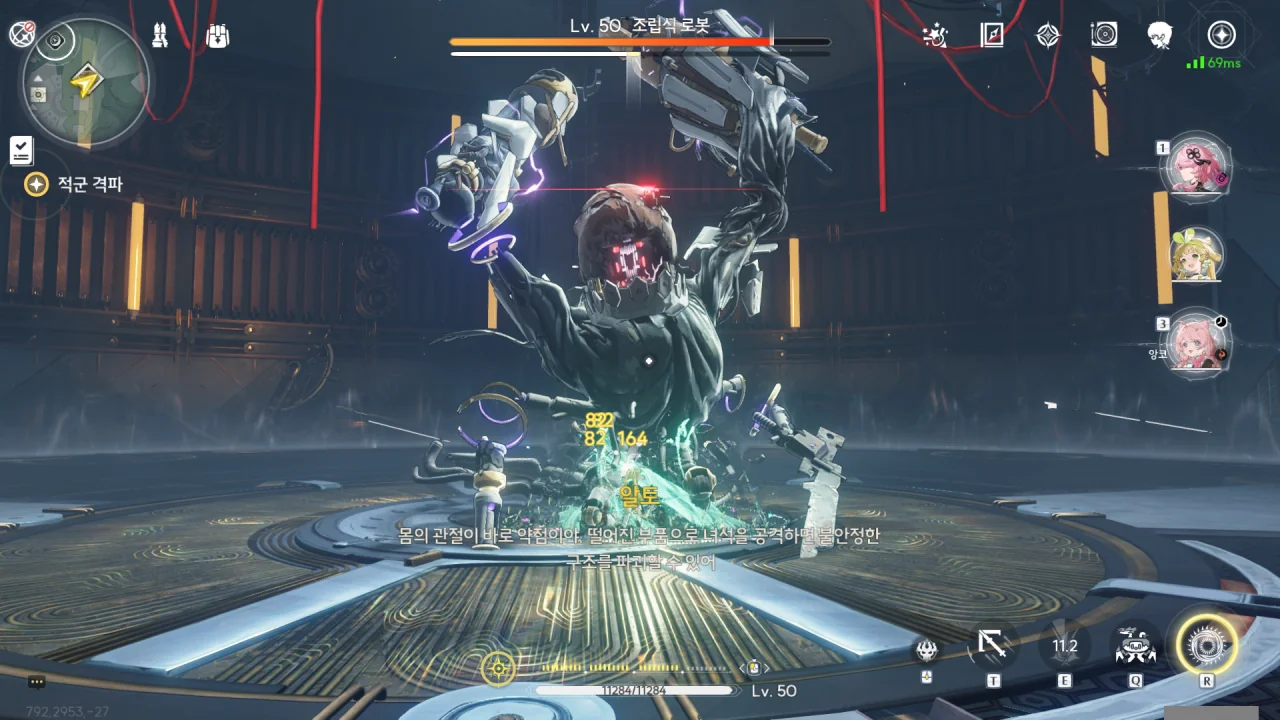Screen dimensions: 1280x720
Task: Open the starry flask event icon
Action: pyautogui.click(x=935, y=36)
